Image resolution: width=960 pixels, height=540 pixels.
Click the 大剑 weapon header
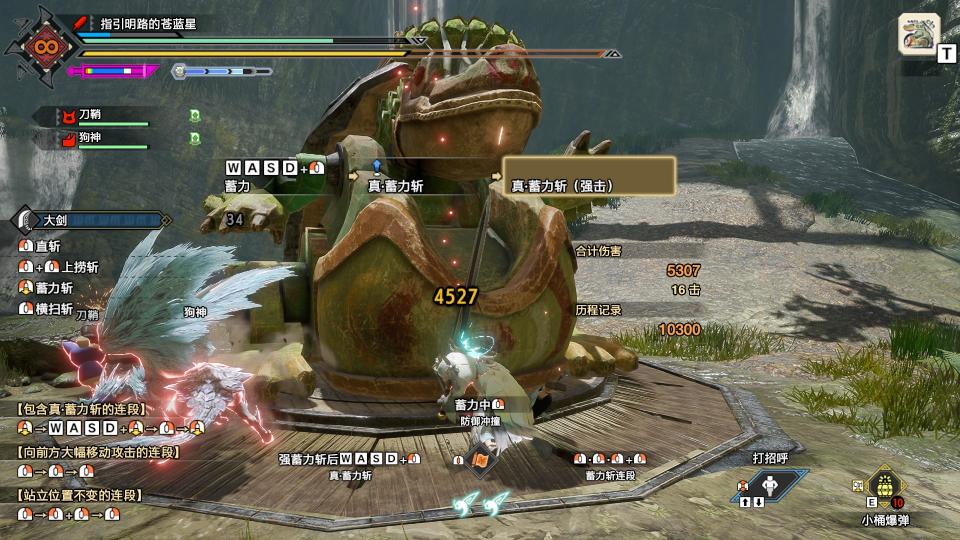click(x=90, y=220)
